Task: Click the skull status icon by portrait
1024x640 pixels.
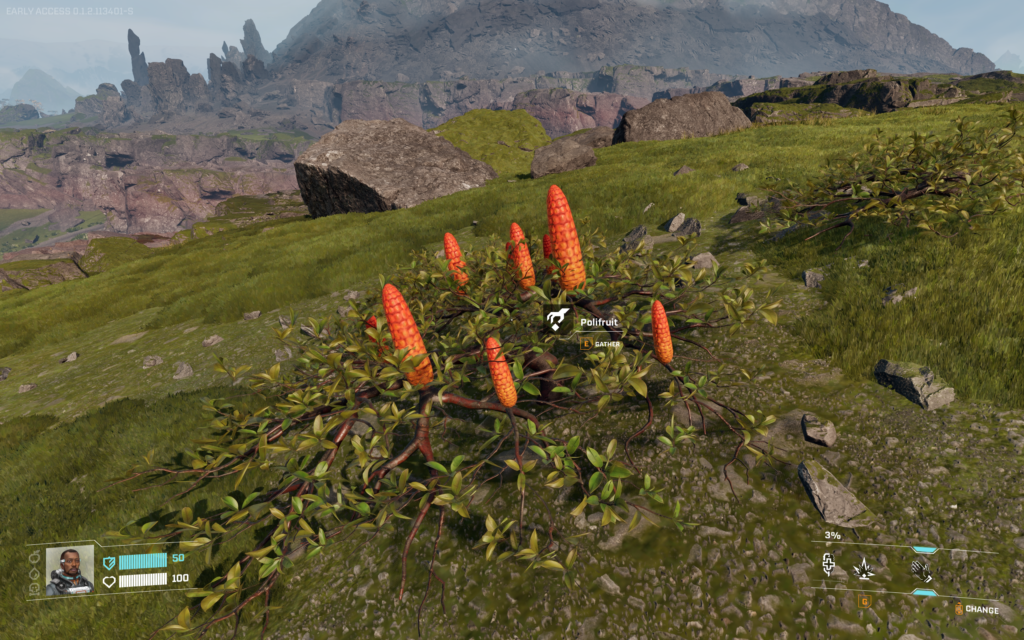Action: (x=34, y=588)
